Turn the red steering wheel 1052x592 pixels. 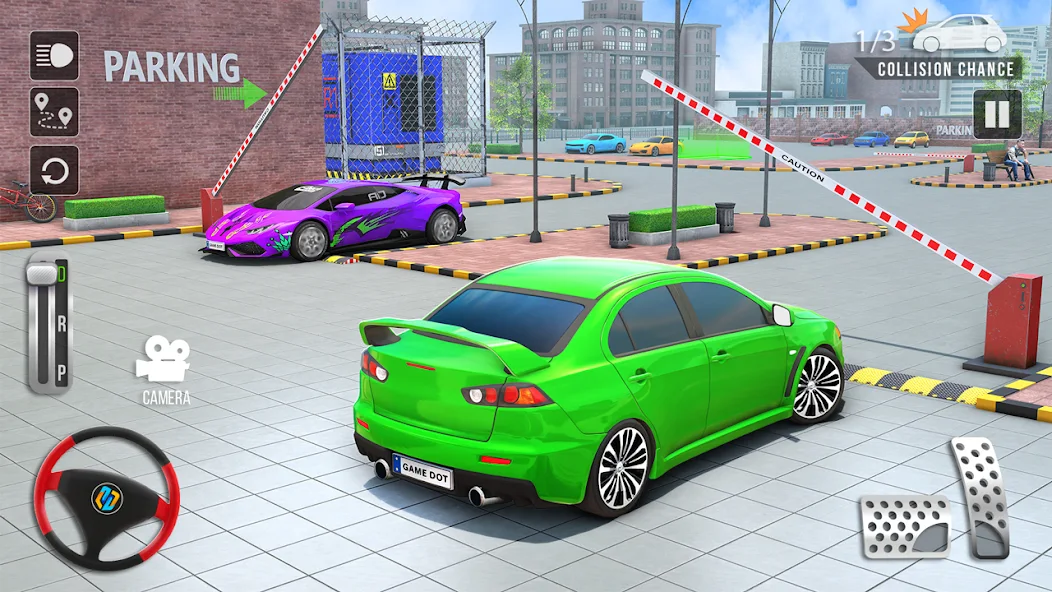106,498
